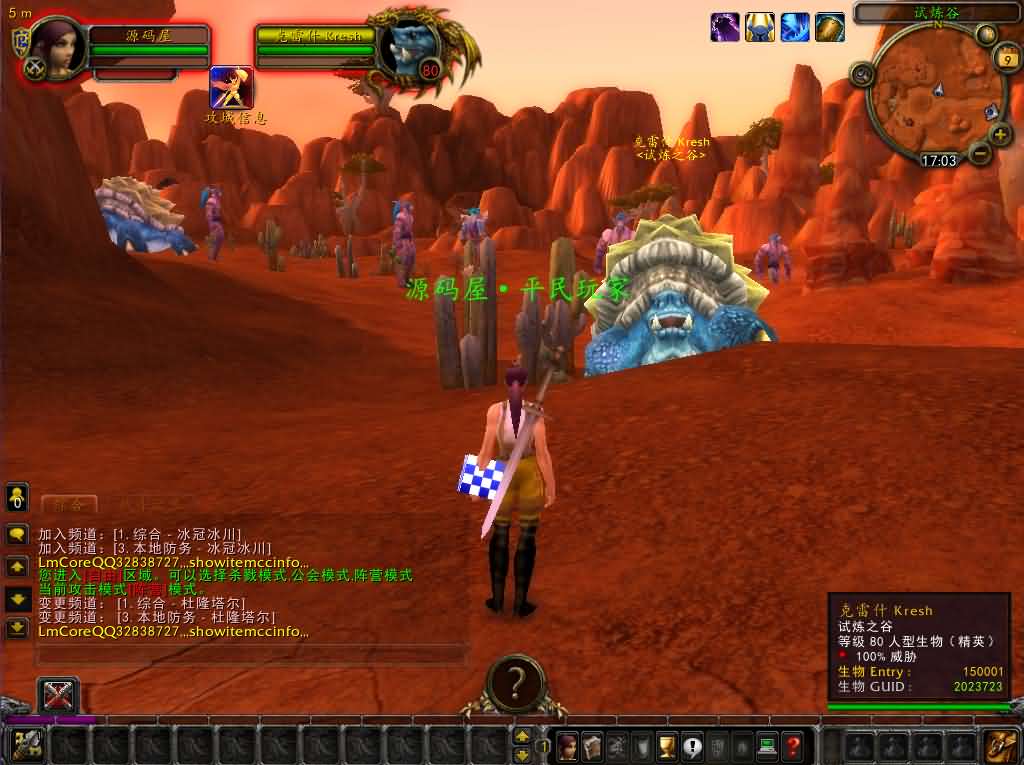Screen dimensions: 1024x765
Task: Zoom out the minimap with minus button
Action: [980, 153]
